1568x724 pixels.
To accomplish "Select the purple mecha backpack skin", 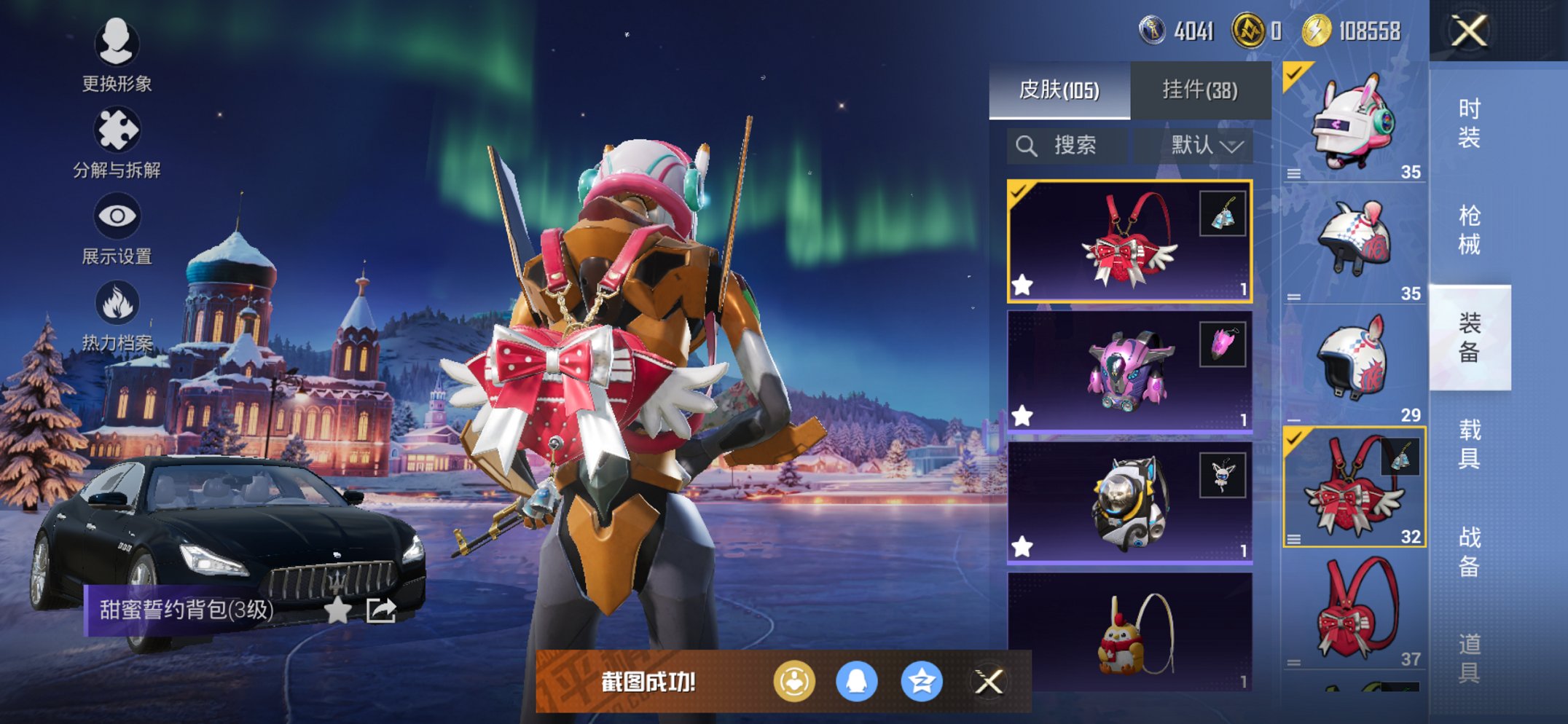I will 1129,371.
